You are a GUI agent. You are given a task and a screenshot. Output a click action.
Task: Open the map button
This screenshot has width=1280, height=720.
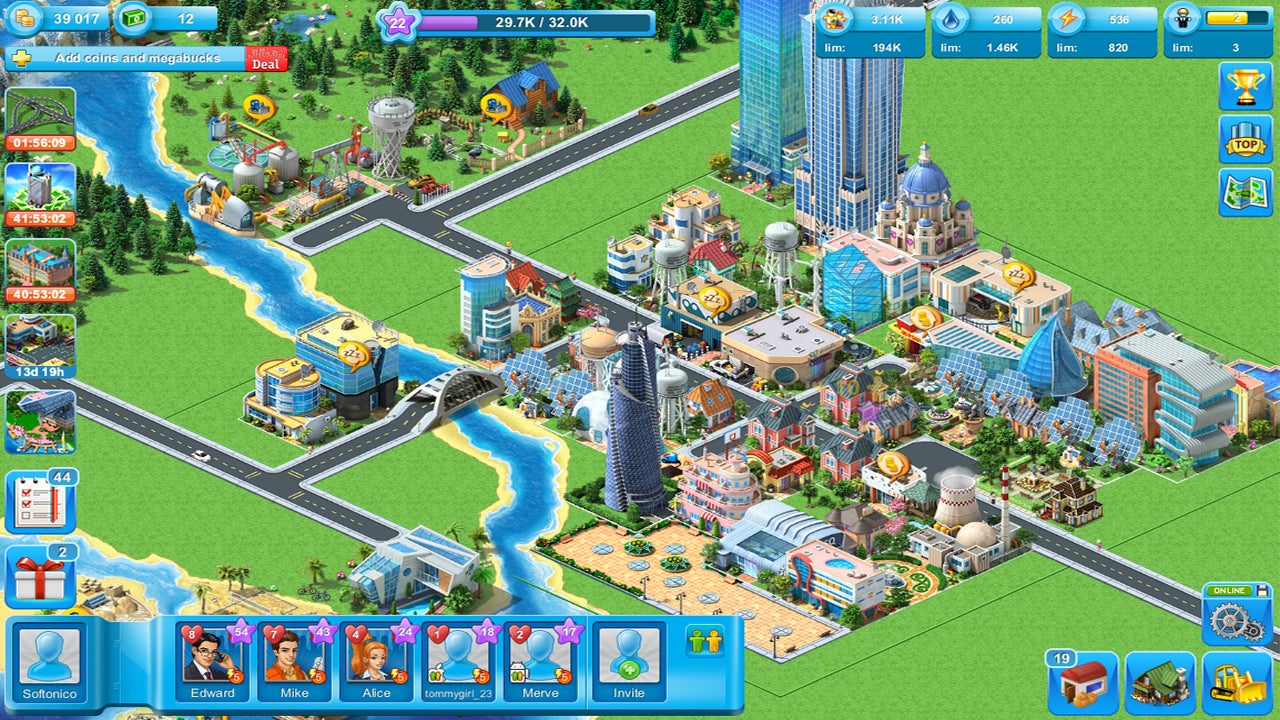pos(1245,192)
